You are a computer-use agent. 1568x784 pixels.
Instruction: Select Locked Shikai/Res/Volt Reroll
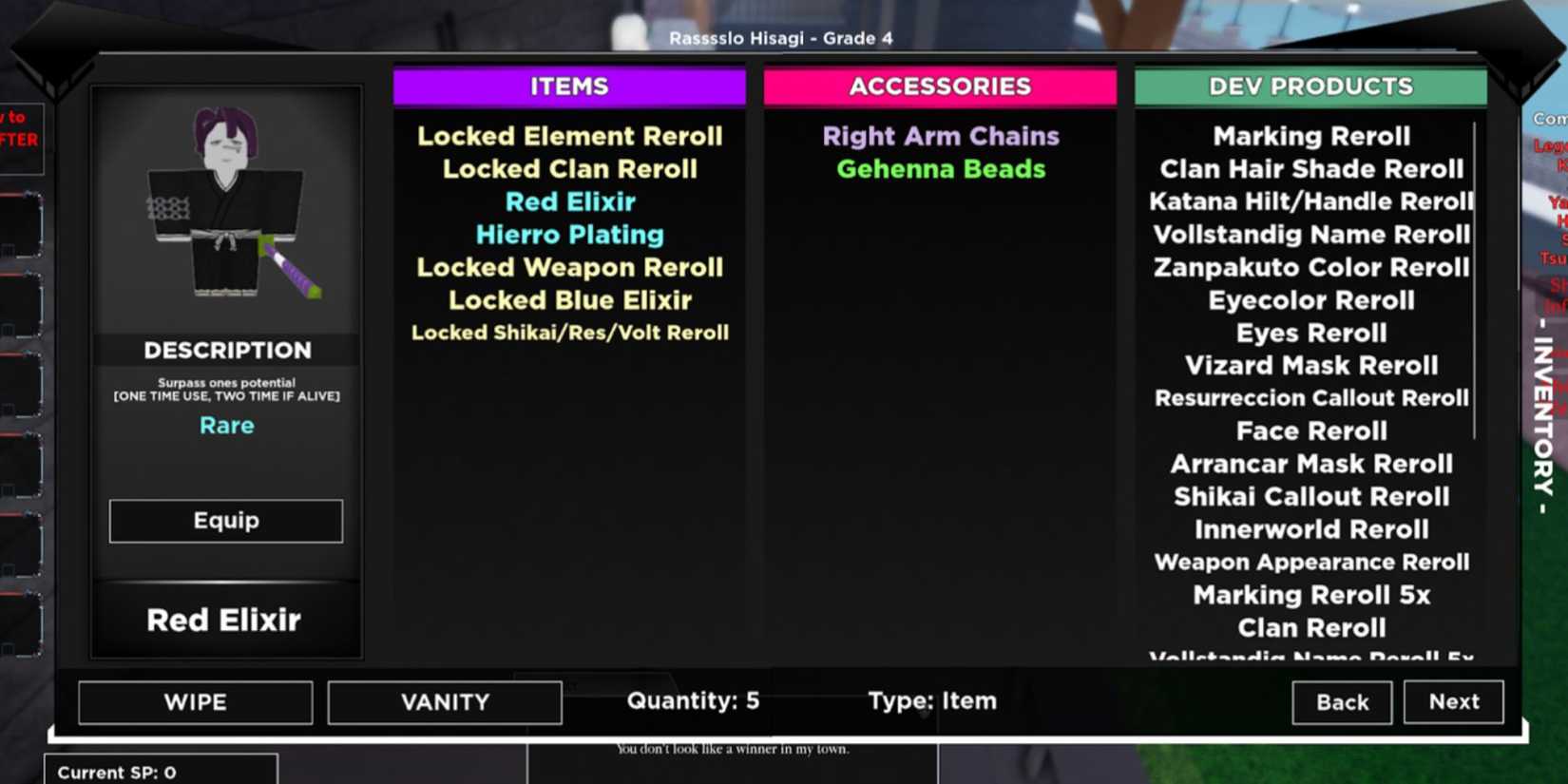coord(569,333)
